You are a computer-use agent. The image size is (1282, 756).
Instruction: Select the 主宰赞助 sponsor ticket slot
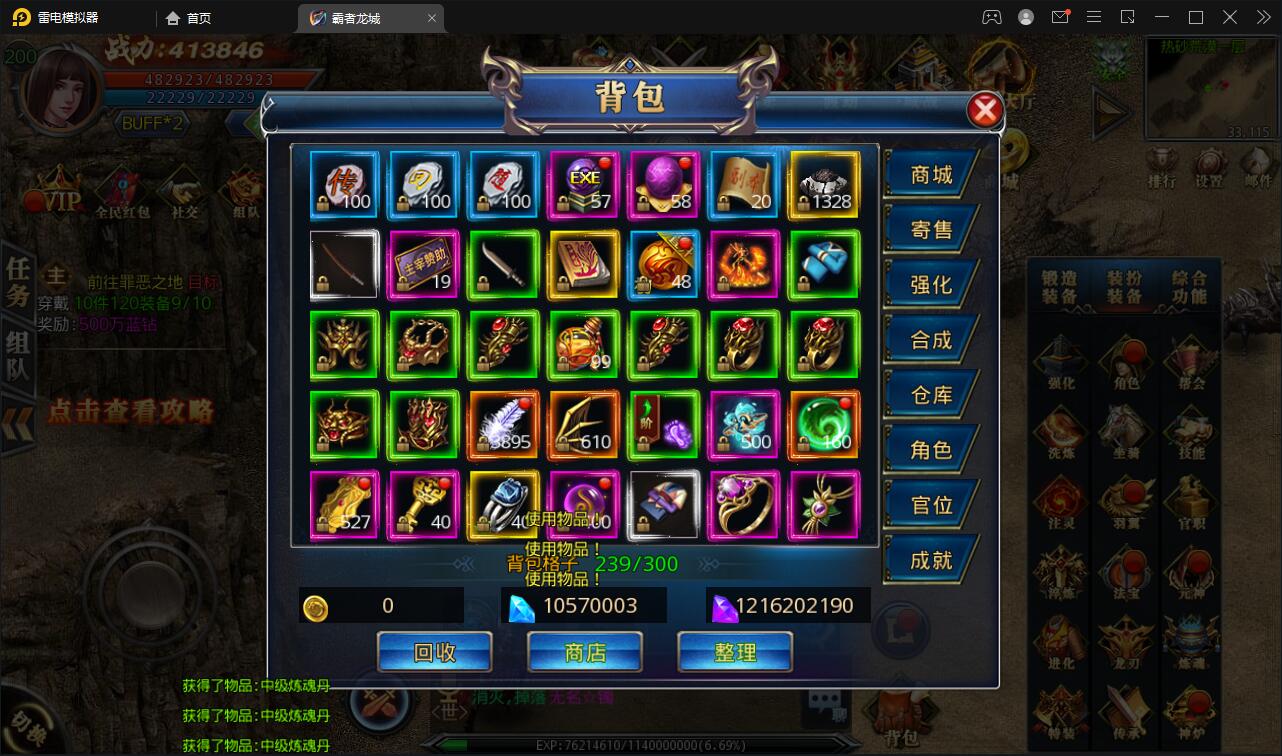(424, 265)
